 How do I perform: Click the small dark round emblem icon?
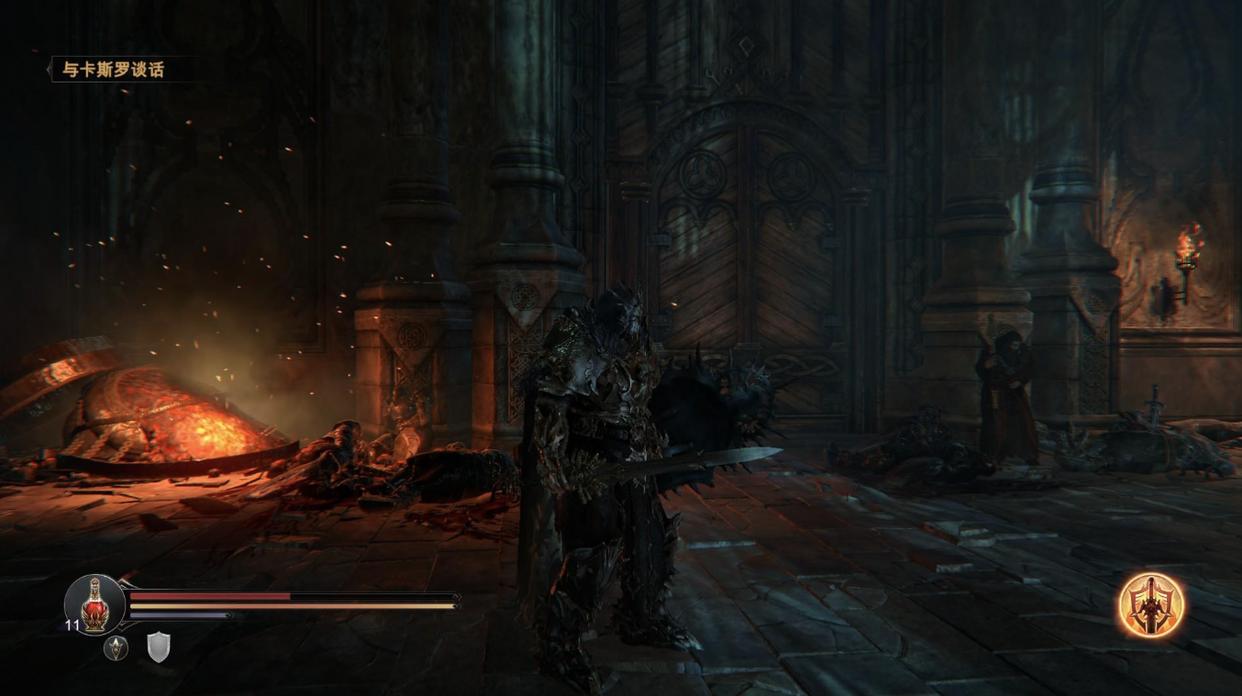click(117, 648)
